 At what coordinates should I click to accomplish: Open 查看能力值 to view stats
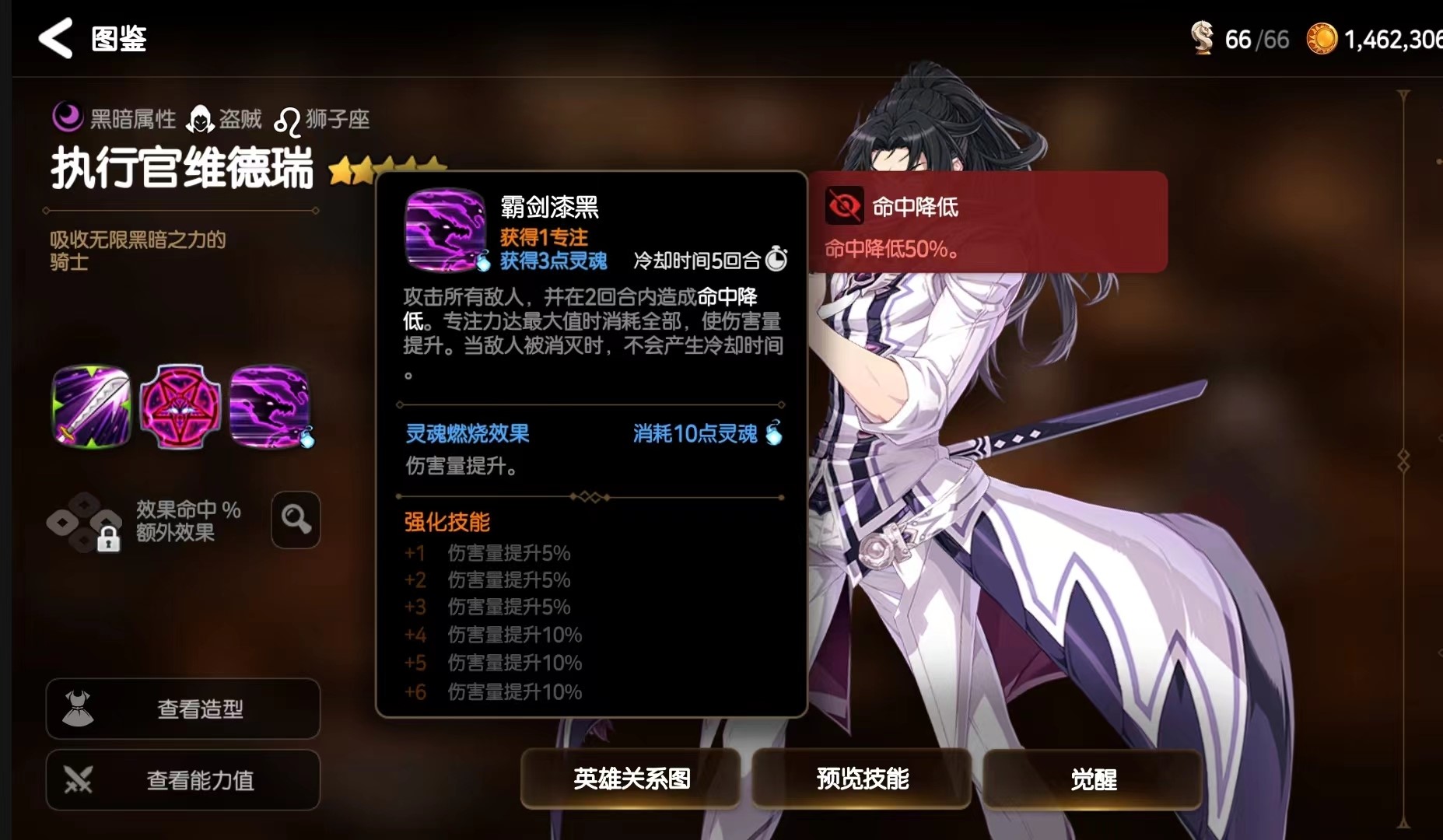[183, 780]
